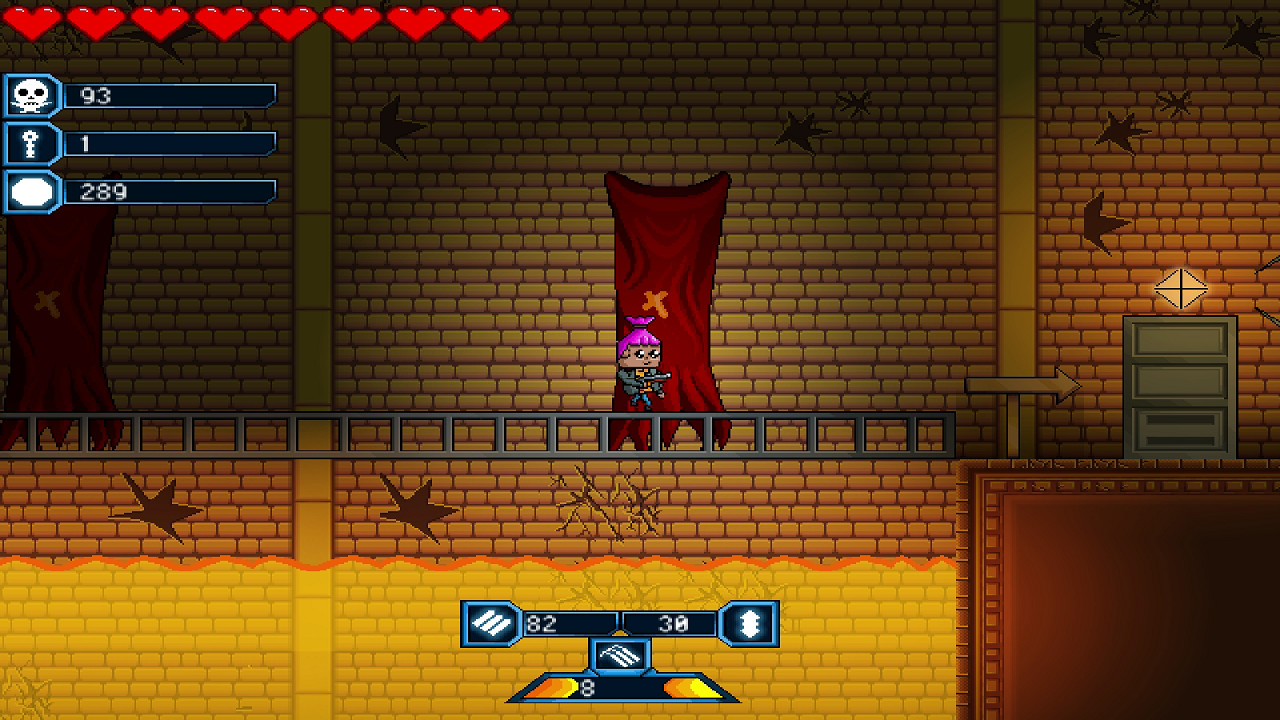Choose the grenade icon beside the 30 count
The image size is (1280, 720).
[x=750, y=624]
